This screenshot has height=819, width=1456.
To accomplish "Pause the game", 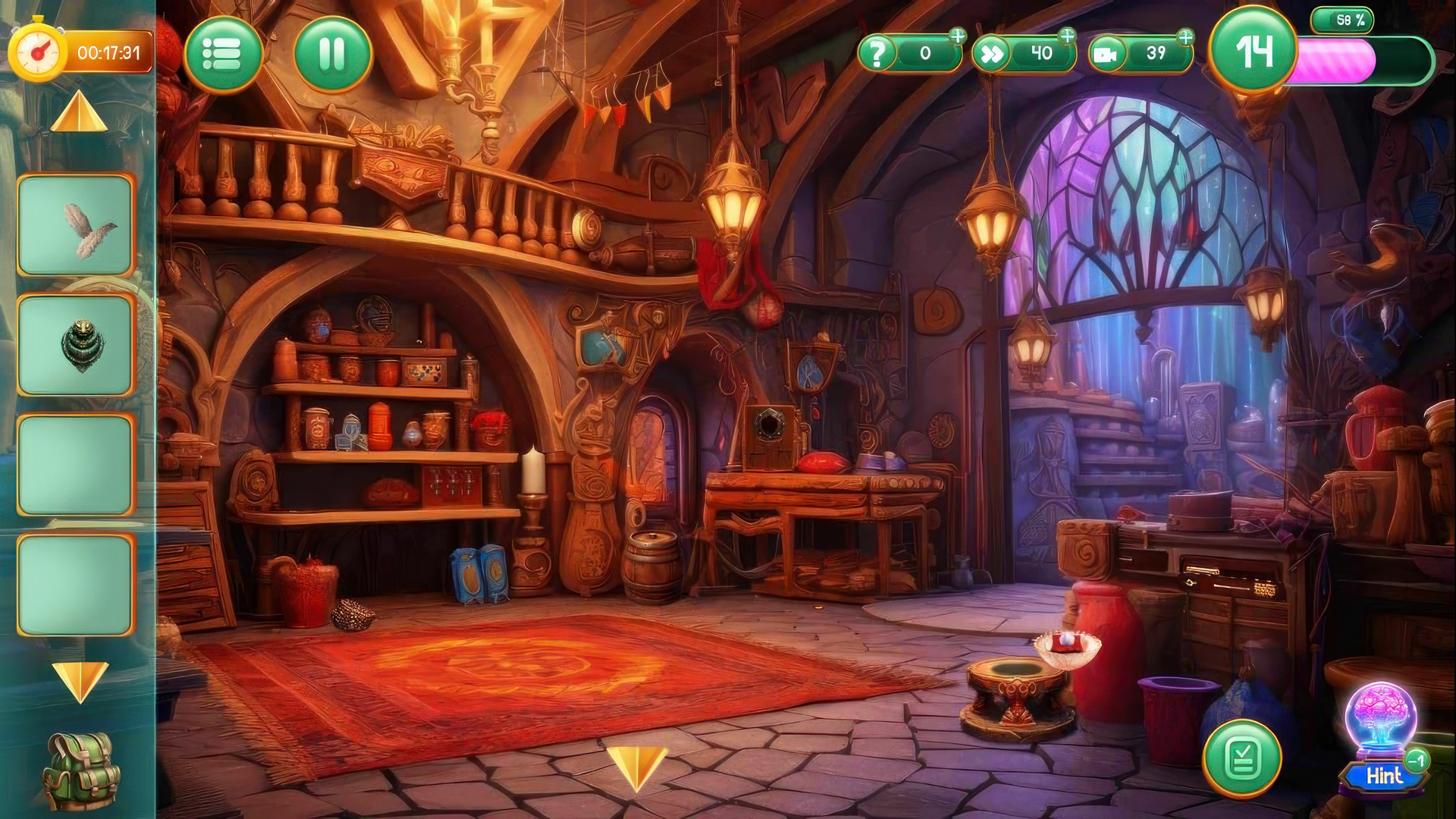I will click(332, 54).
